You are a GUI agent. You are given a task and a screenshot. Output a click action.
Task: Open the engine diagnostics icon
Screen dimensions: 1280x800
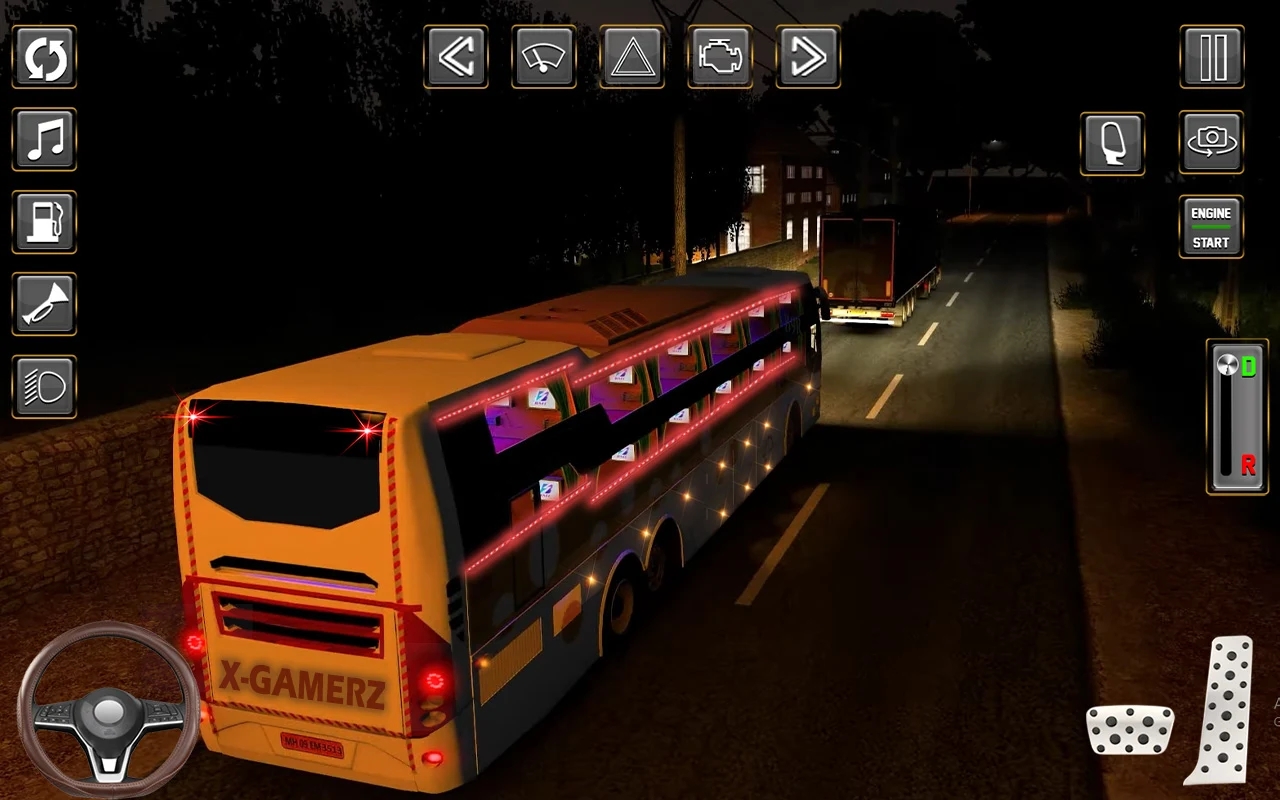pyautogui.click(x=719, y=57)
